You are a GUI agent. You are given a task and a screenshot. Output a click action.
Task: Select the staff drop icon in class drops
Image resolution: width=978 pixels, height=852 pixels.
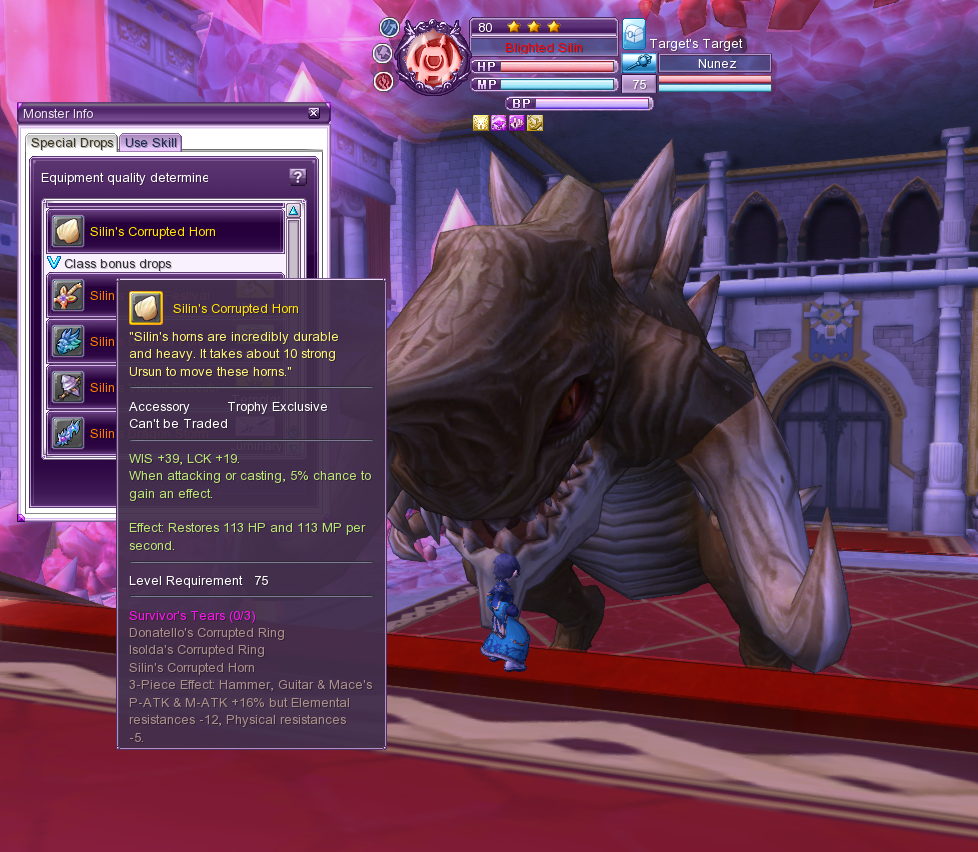68,295
